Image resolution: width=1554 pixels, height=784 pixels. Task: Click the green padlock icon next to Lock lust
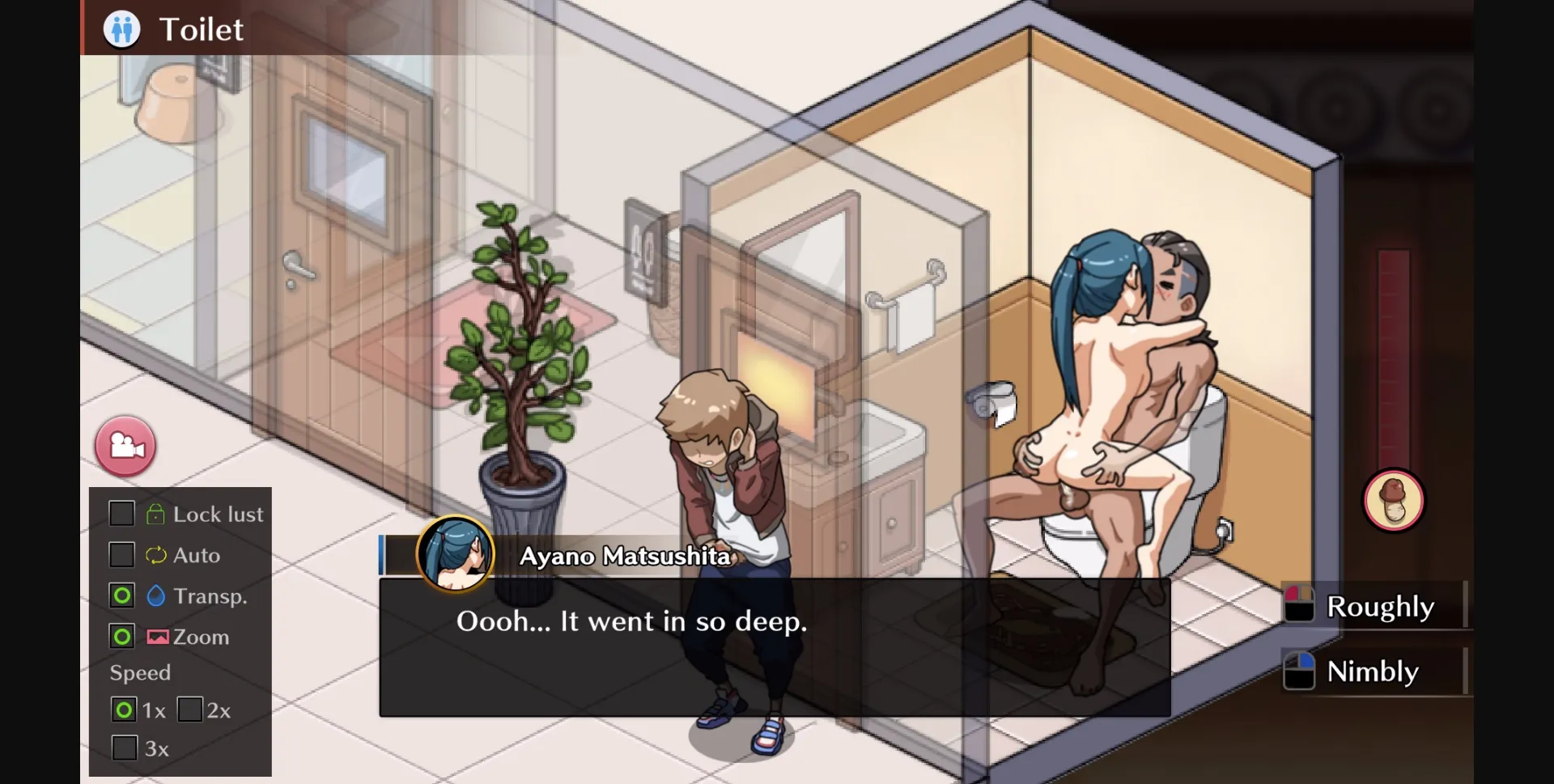point(157,513)
